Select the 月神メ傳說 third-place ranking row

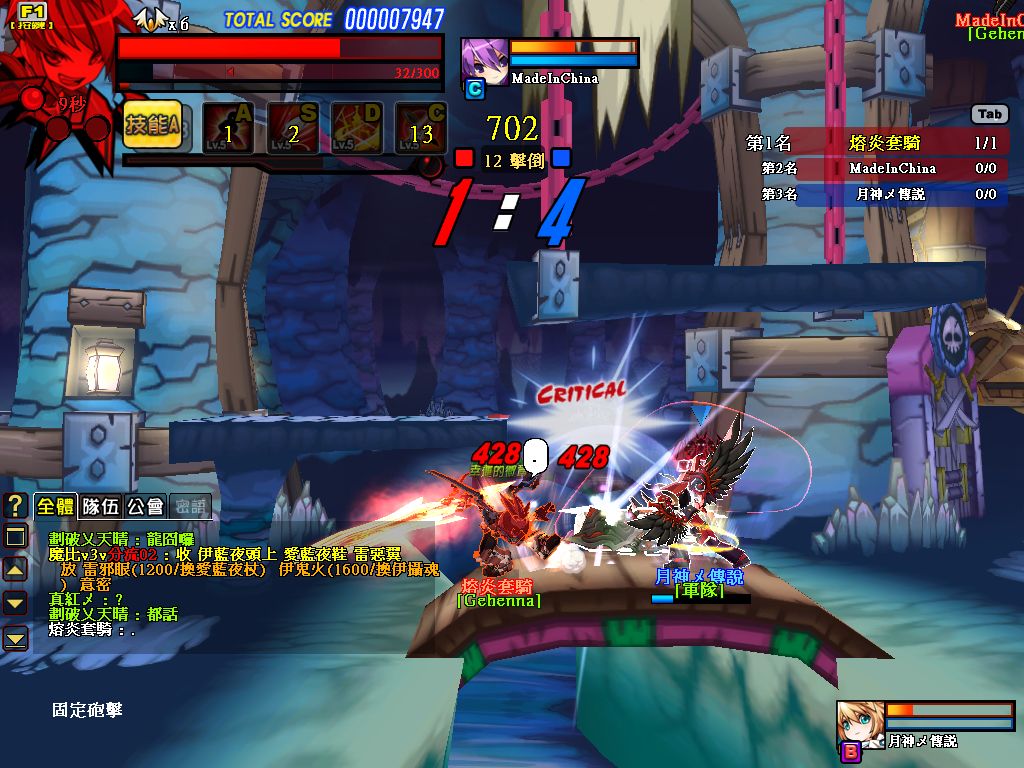coord(875,194)
